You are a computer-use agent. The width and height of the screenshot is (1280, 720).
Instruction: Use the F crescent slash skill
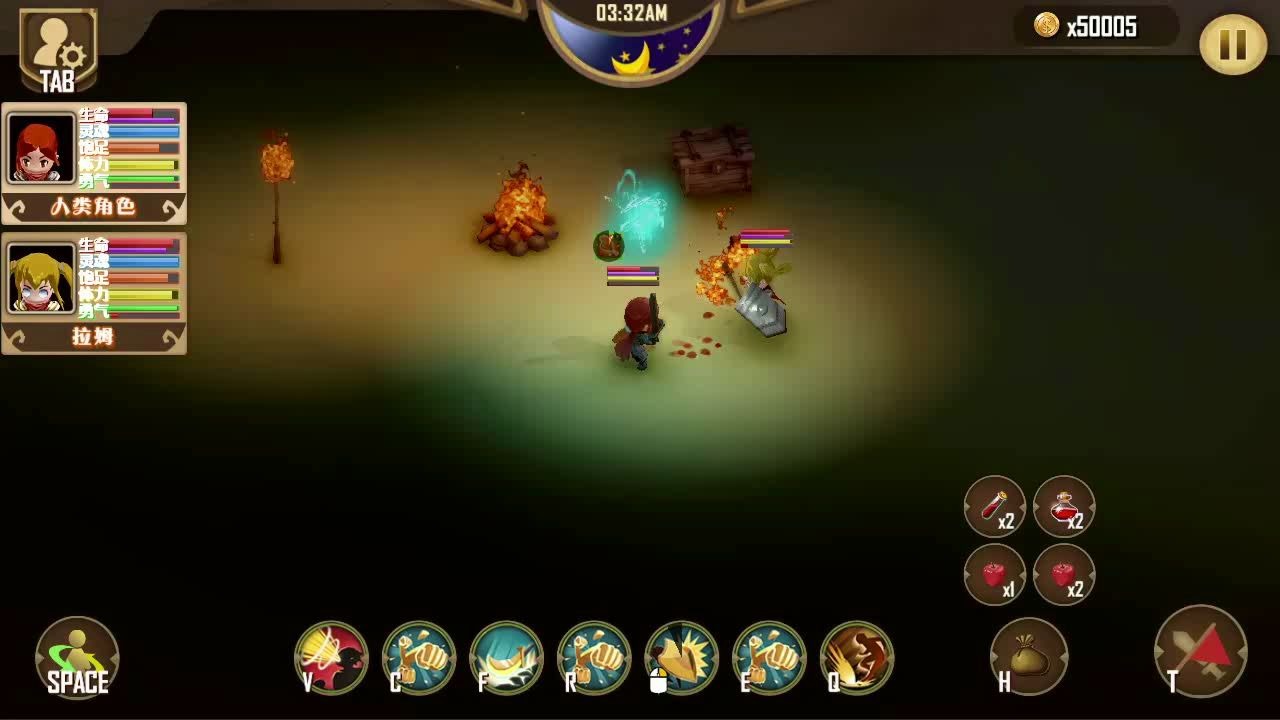pos(504,657)
